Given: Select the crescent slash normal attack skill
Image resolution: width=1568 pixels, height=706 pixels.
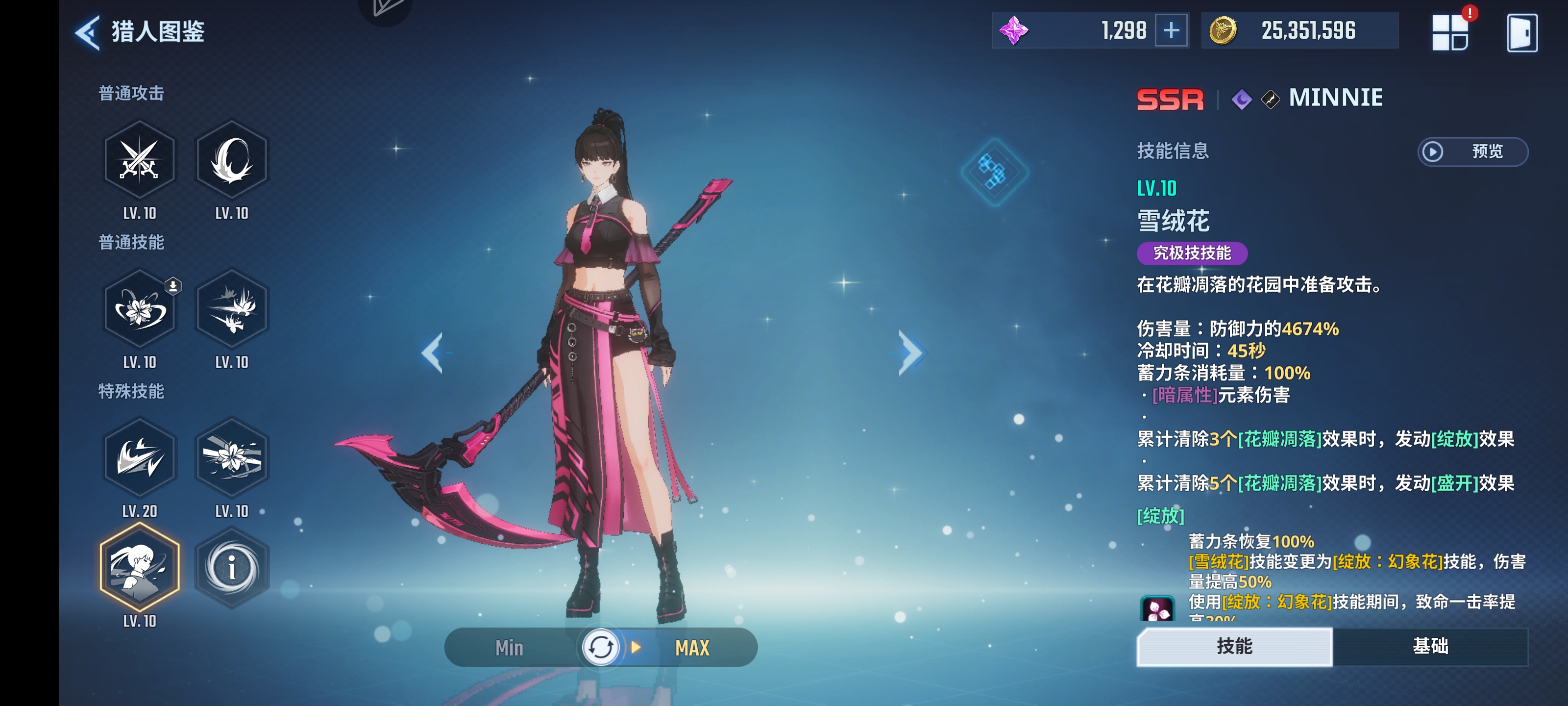Looking at the screenshot, I should click(x=231, y=160).
